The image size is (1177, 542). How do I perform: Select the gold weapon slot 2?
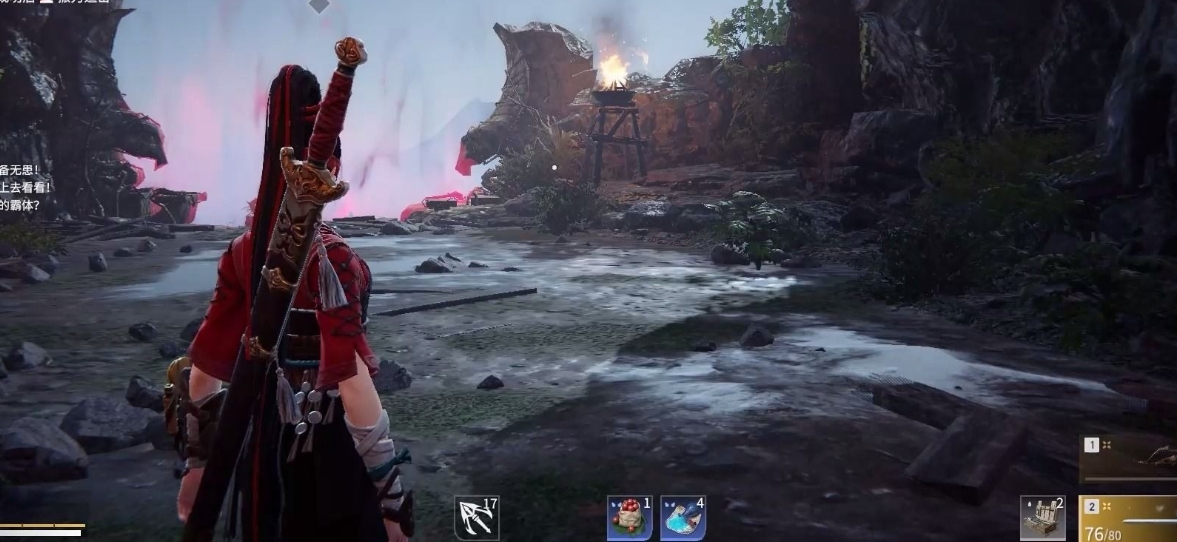[1130, 518]
